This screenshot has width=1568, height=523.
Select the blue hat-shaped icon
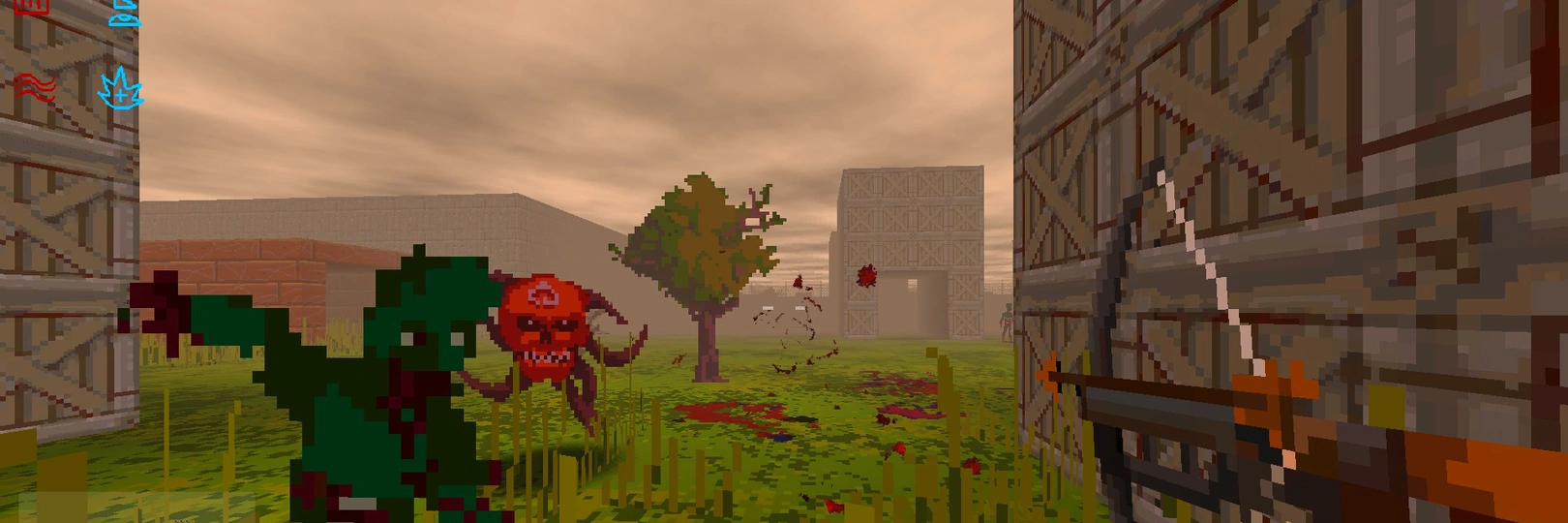pyautogui.click(x=126, y=13)
